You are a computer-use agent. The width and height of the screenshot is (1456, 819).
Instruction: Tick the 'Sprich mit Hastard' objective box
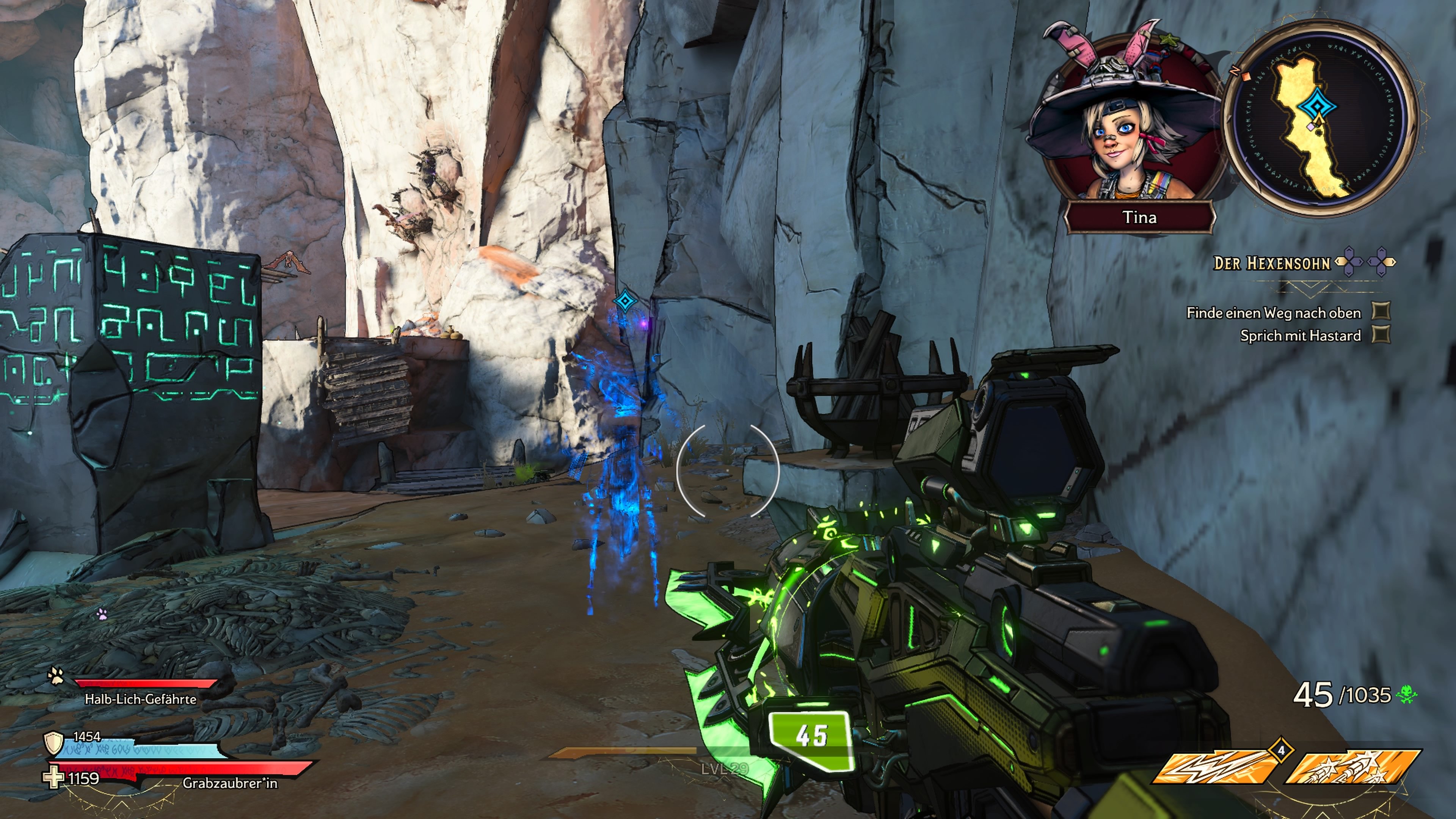[1381, 334]
